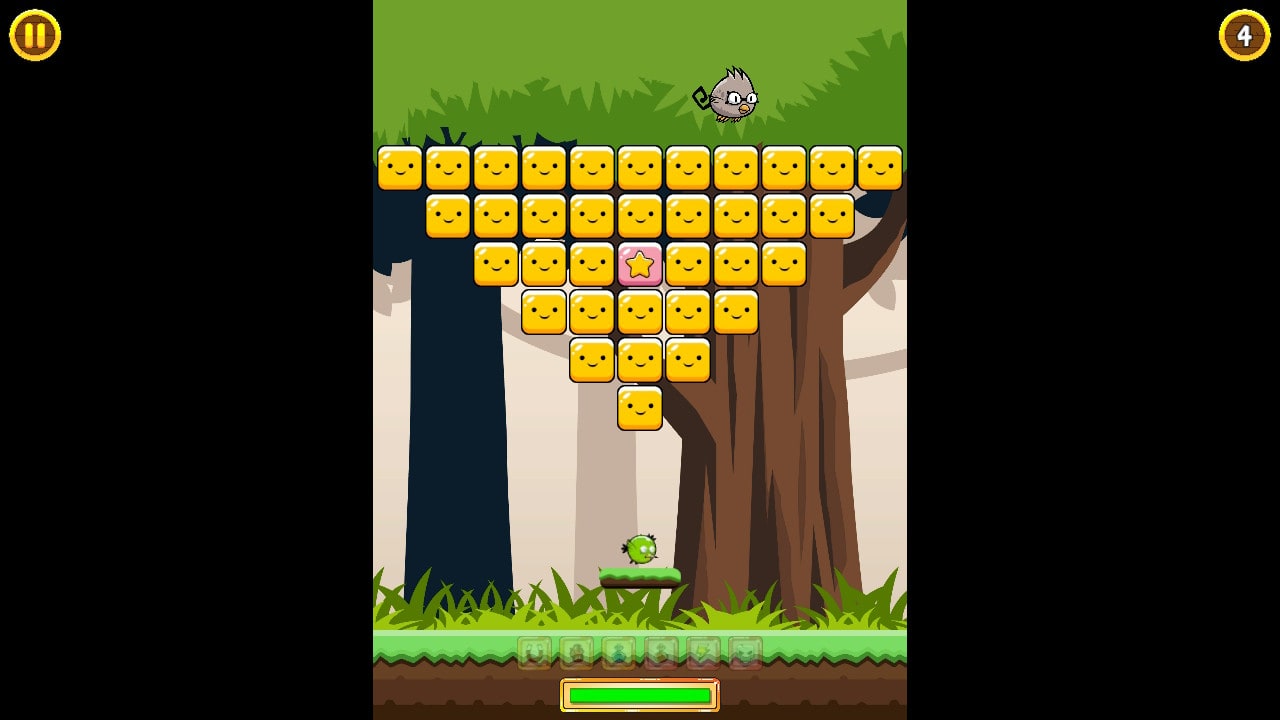Pick the fourth power-up slot icon
The image size is (1280, 720).
click(x=661, y=652)
